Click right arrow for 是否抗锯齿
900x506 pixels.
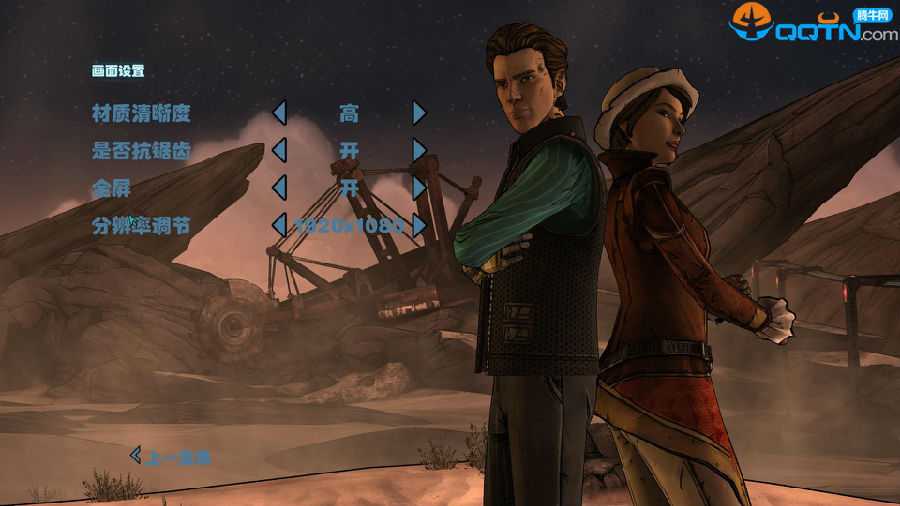click(419, 150)
